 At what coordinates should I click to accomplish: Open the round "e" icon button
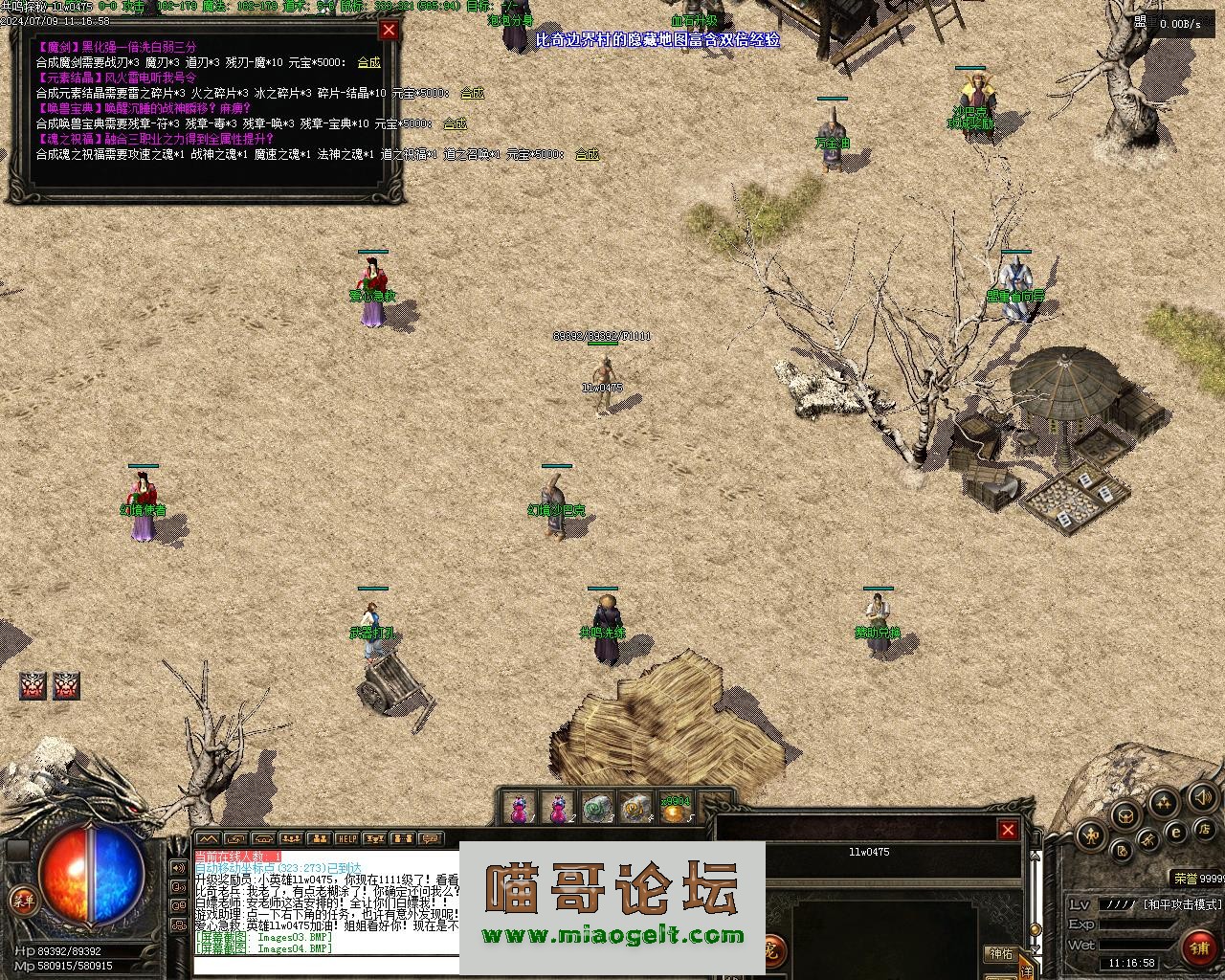coord(1176,832)
